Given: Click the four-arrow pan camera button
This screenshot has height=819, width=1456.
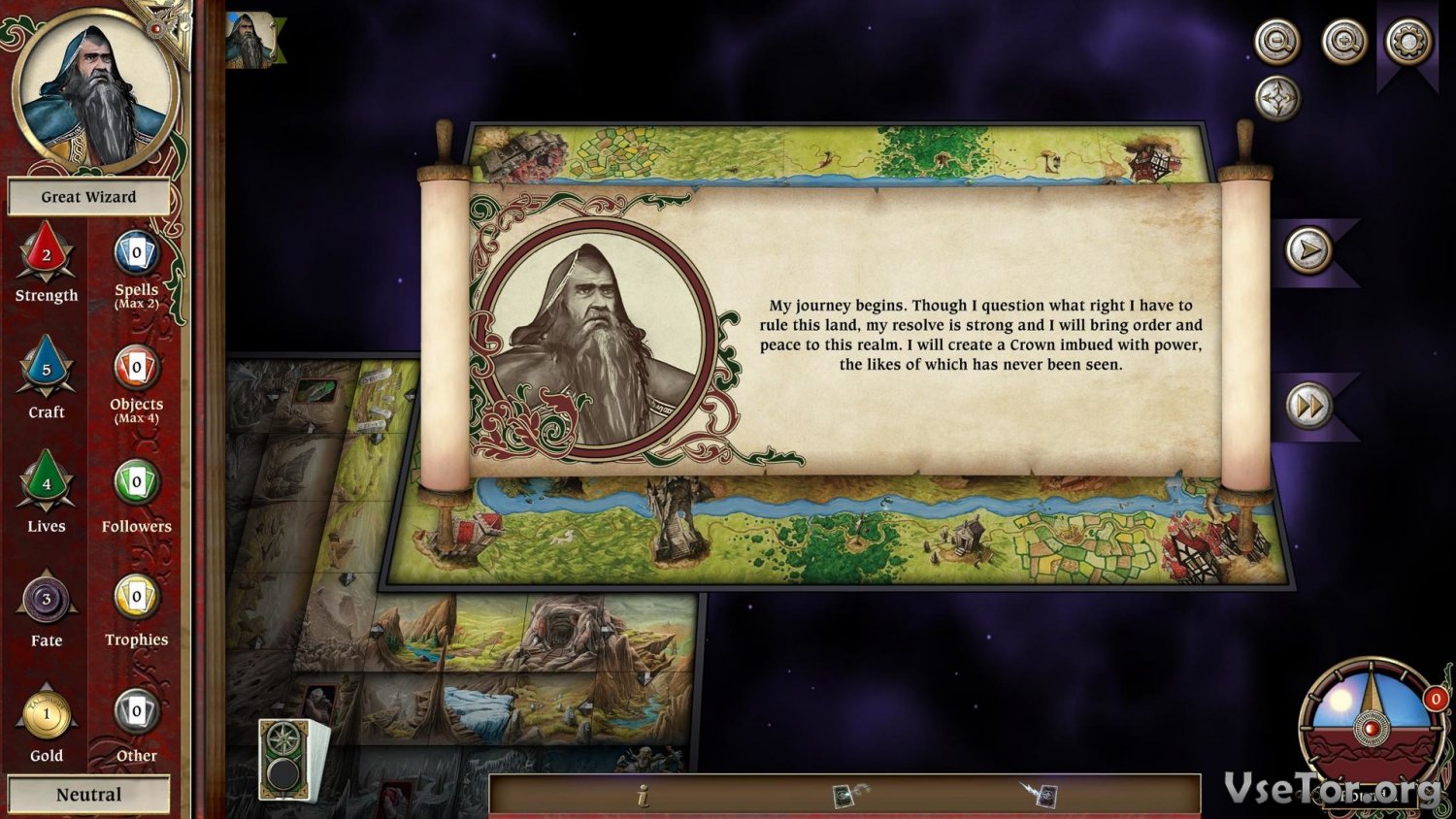Looking at the screenshot, I should 1276,99.
